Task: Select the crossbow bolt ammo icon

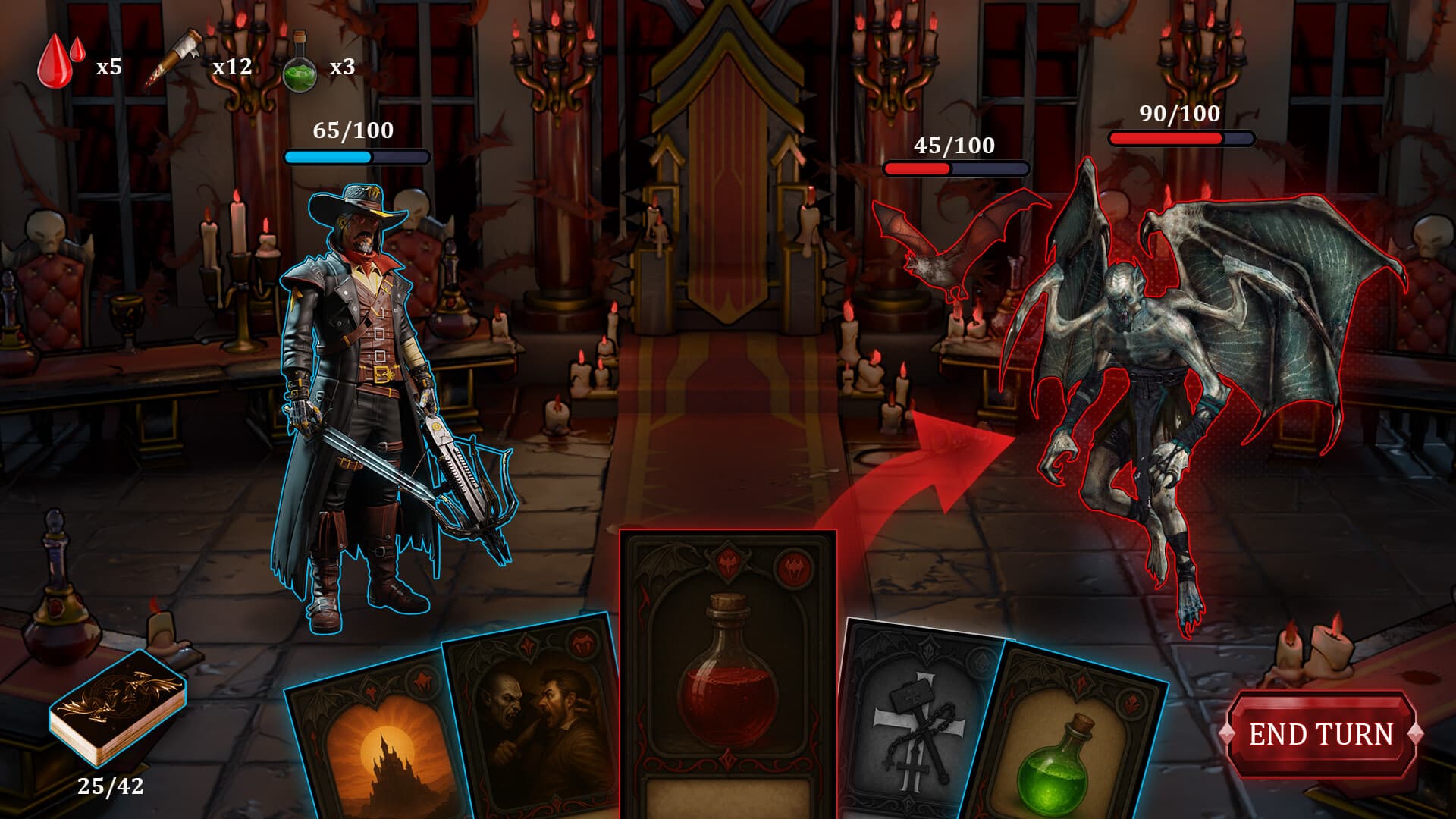Action: (x=176, y=59)
